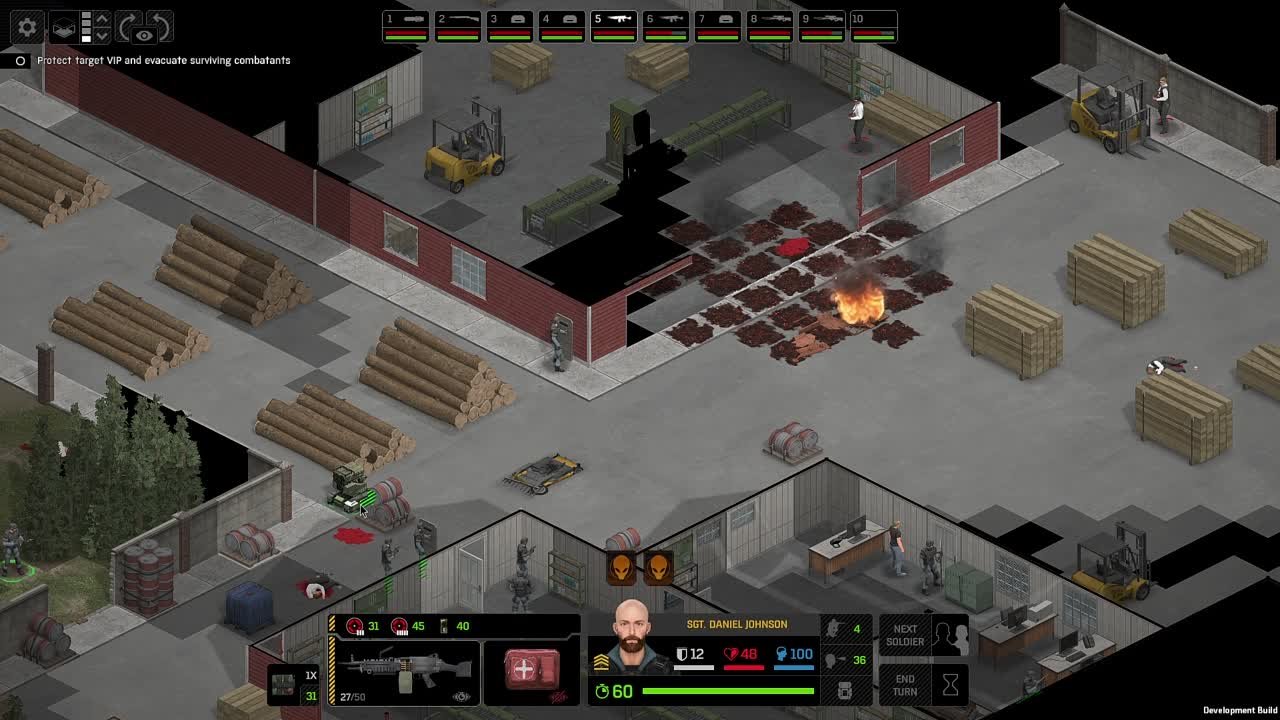Select soldier slot 8 with sniper rifle
Image resolution: width=1280 pixels, height=720 pixels.
pyautogui.click(x=769, y=26)
